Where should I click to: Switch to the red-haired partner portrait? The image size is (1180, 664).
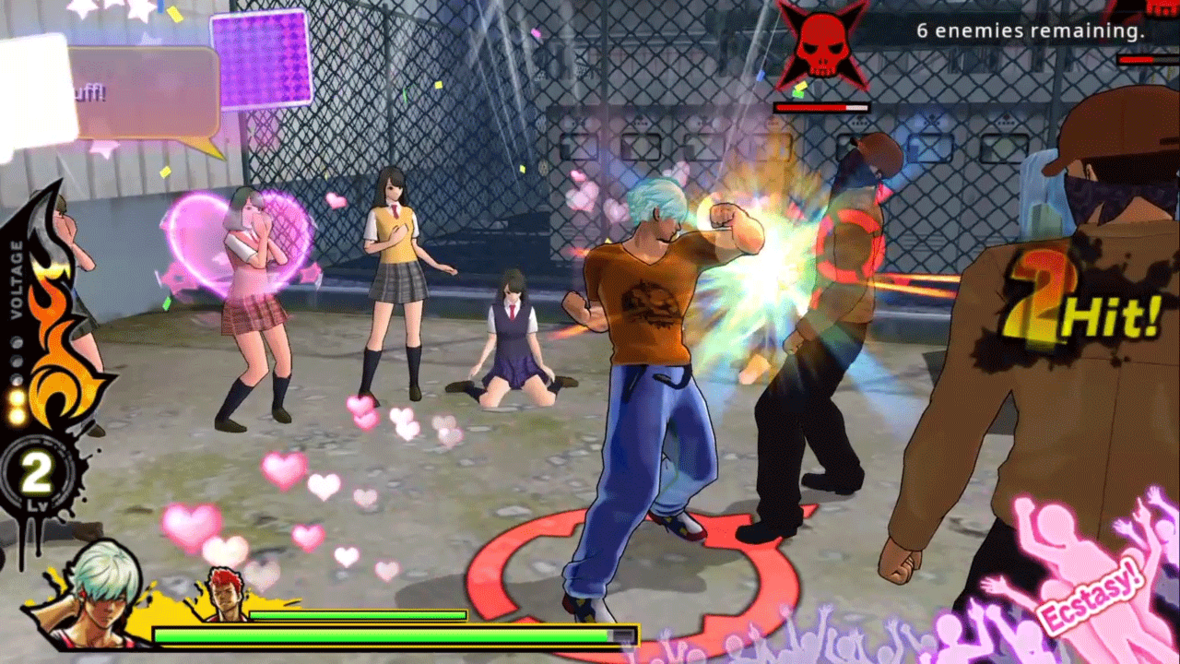(227, 594)
